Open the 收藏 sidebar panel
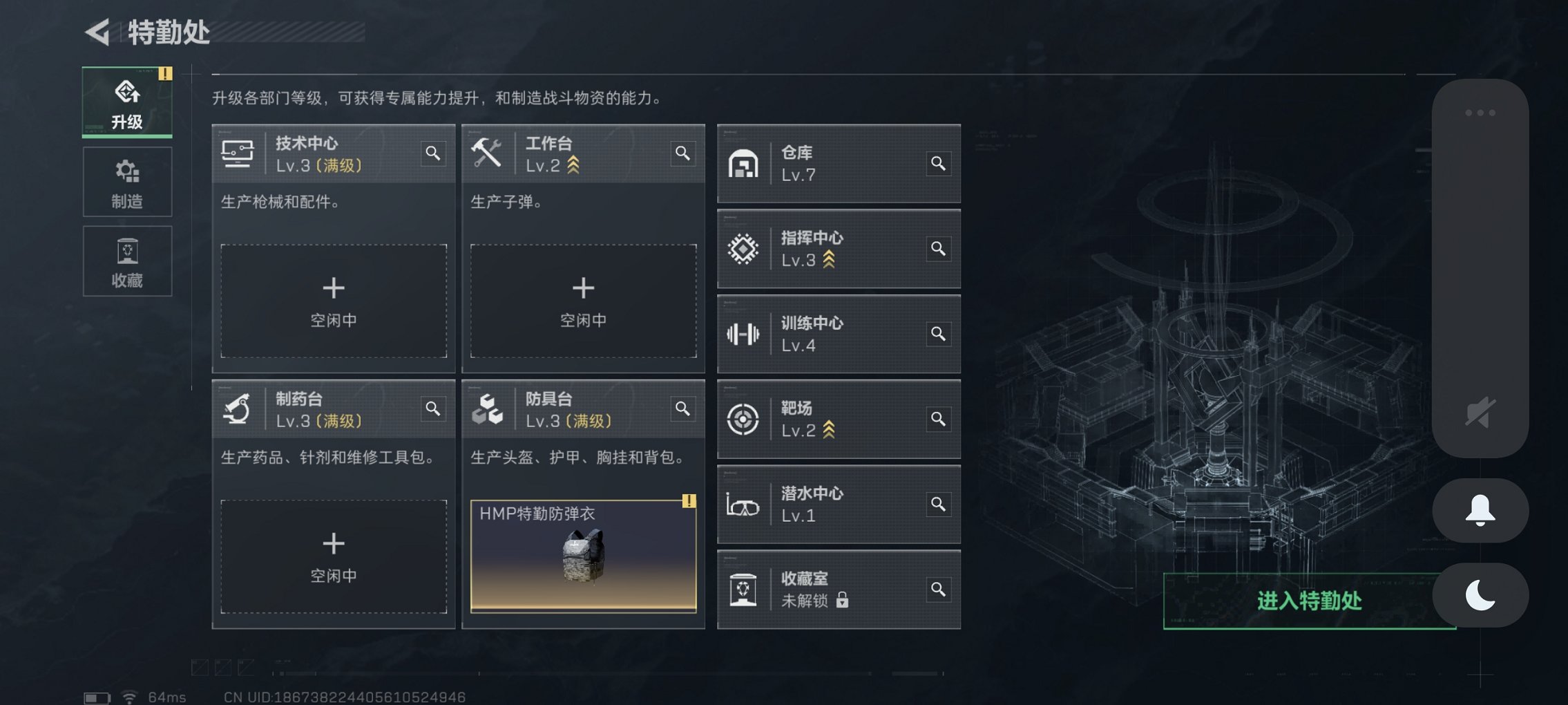The image size is (1568, 705). [x=126, y=261]
